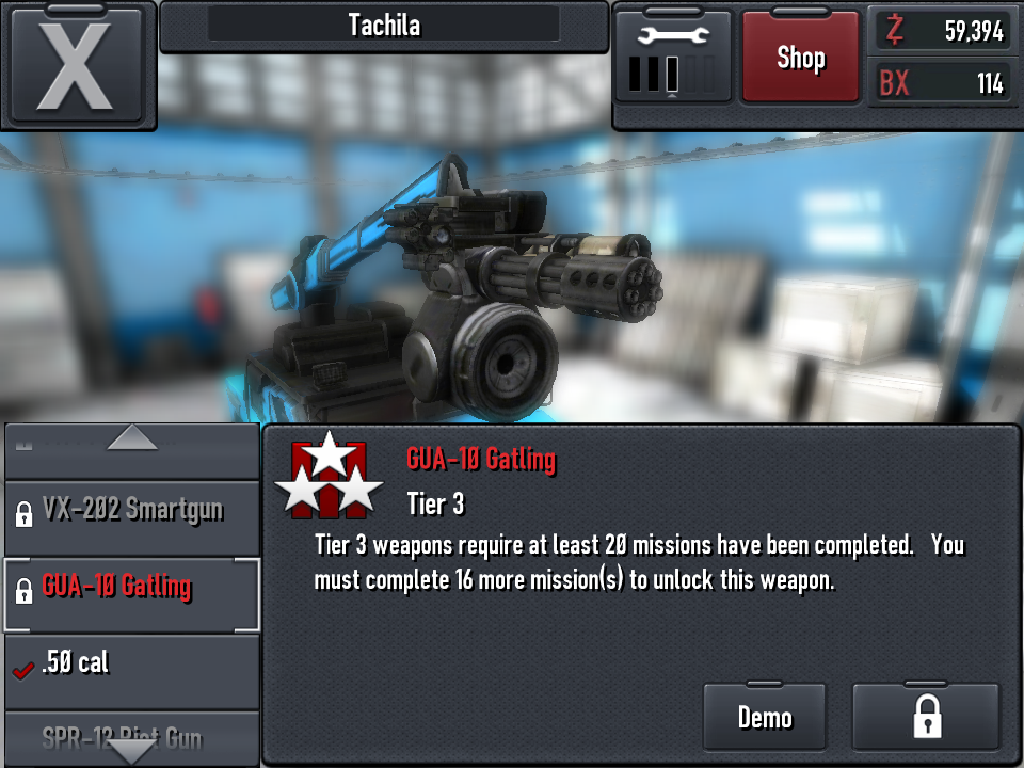Click the padlock unlock button
Viewport: 1024px width, 768px height.
point(926,717)
